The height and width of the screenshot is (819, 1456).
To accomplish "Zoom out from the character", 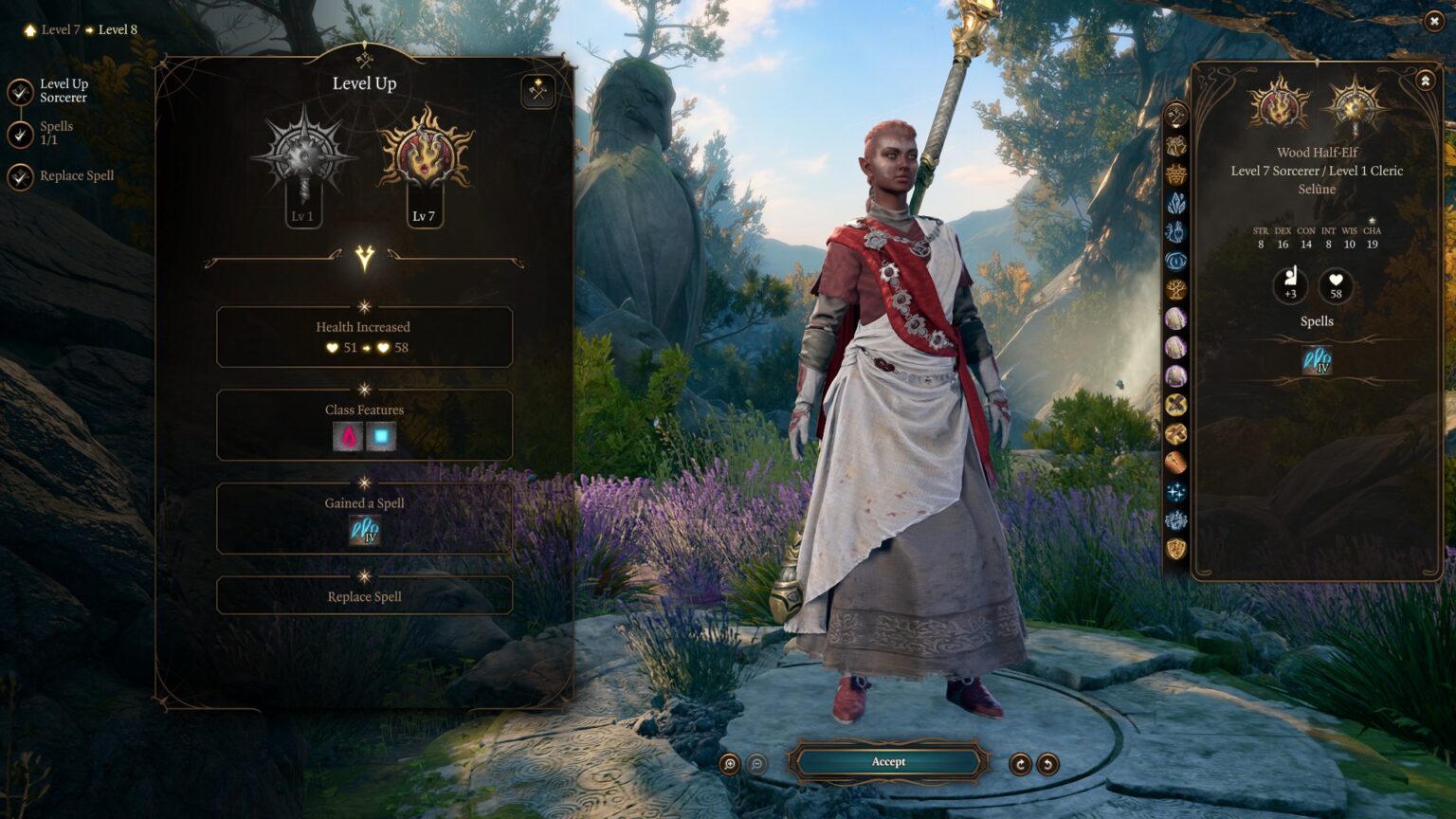I will (757, 764).
